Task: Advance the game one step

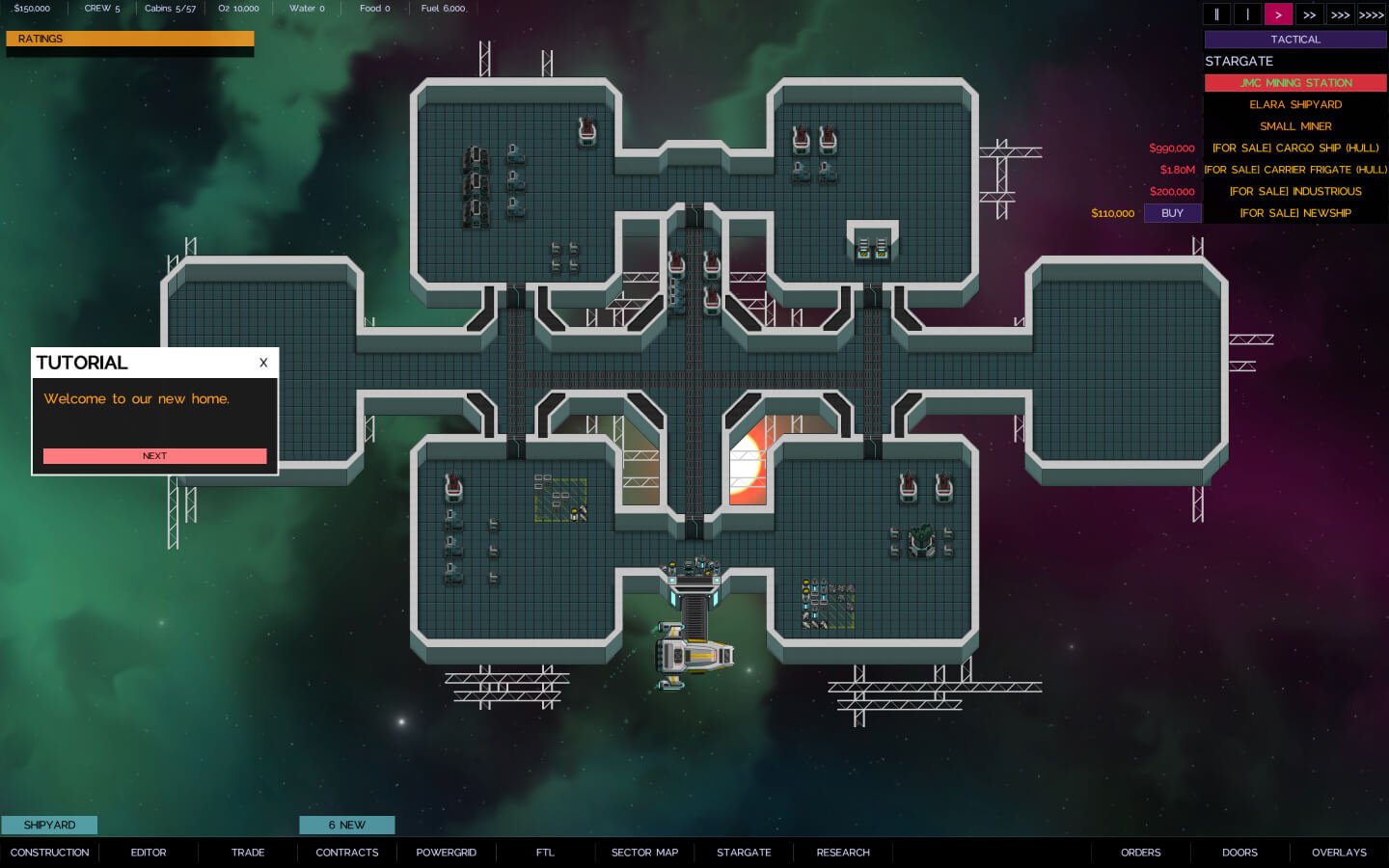Action: click(1247, 14)
